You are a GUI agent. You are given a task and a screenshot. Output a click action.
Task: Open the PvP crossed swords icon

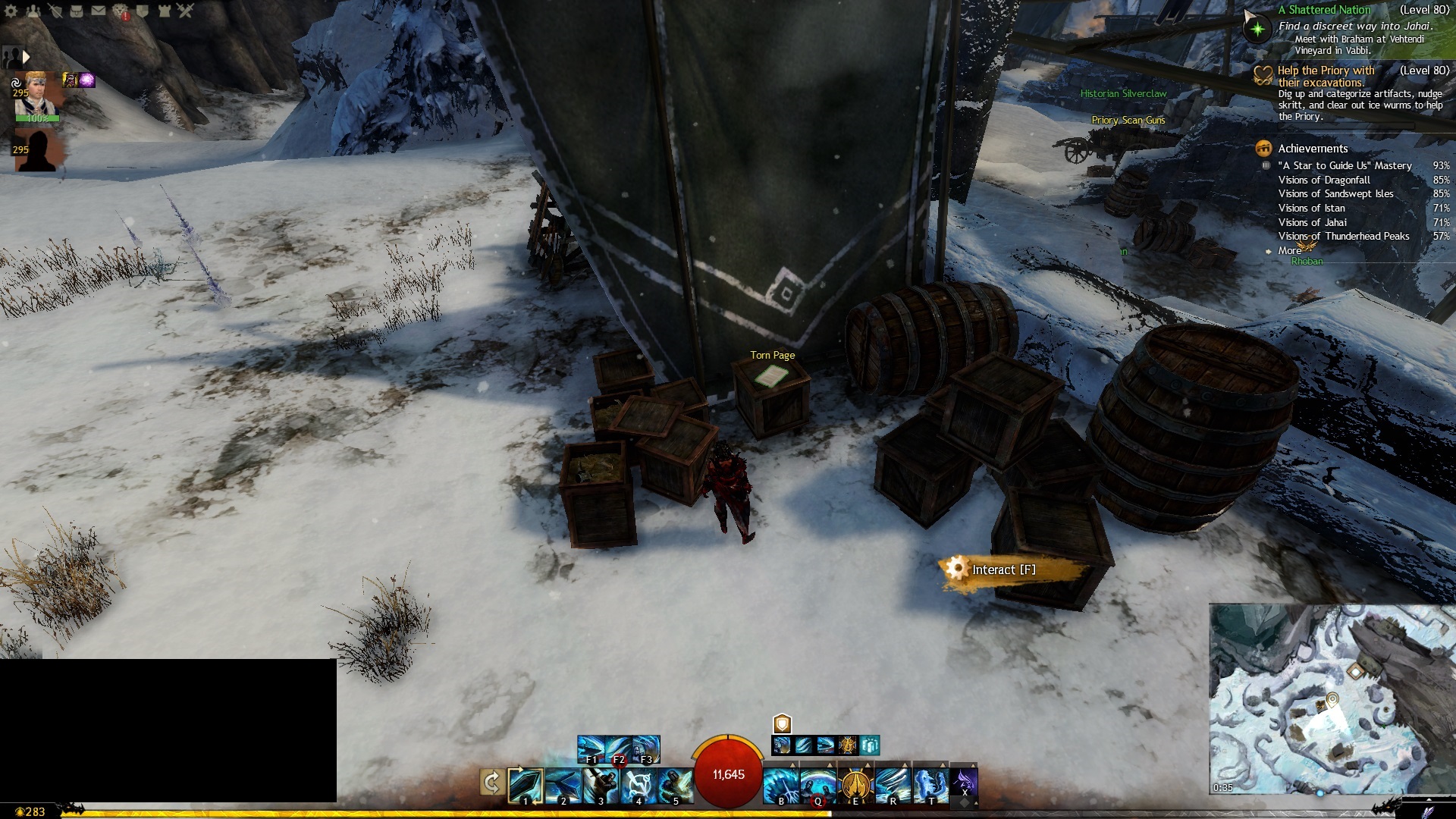pyautogui.click(x=186, y=11)
